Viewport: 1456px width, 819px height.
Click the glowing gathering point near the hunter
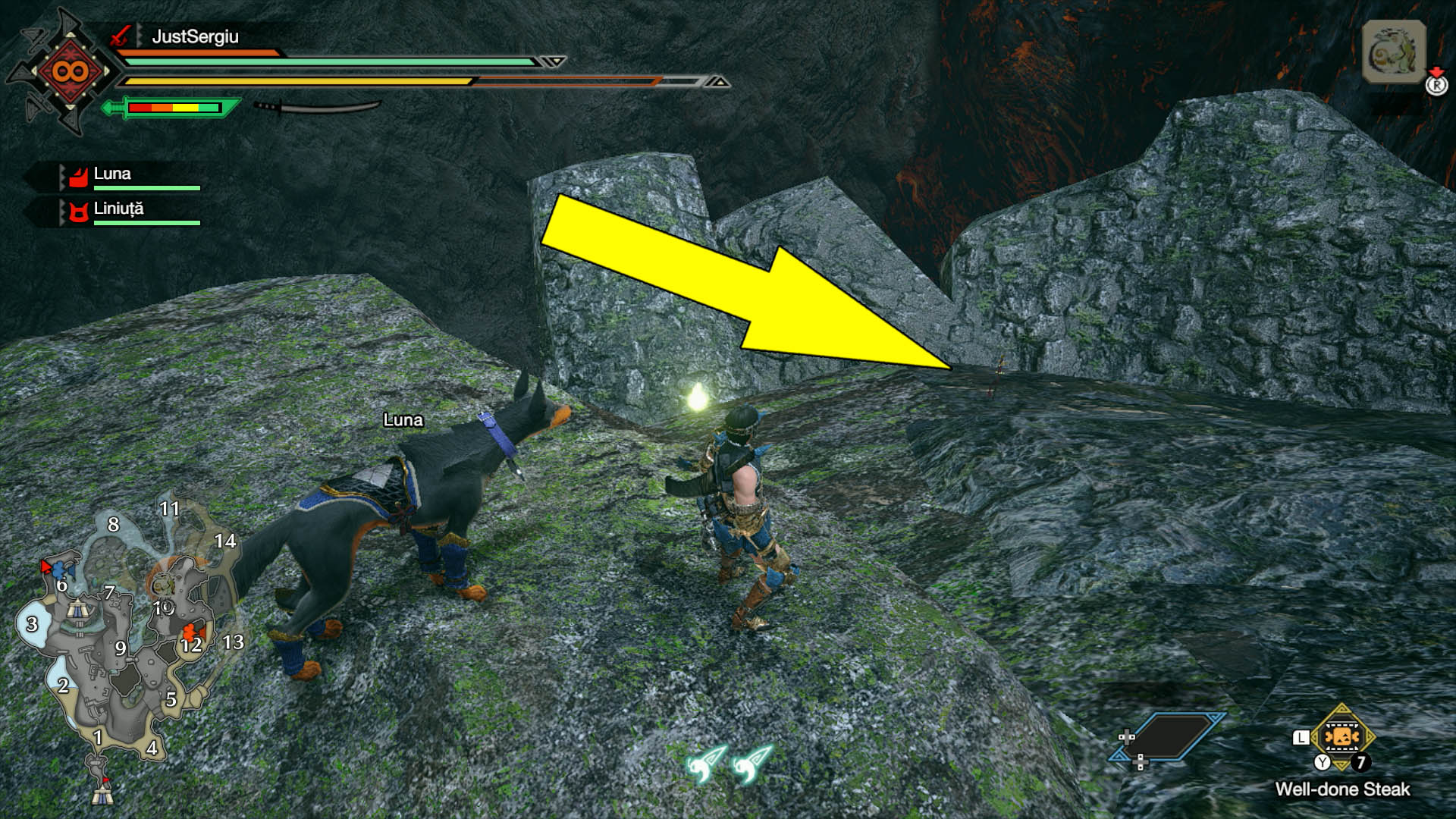(697, 398)
